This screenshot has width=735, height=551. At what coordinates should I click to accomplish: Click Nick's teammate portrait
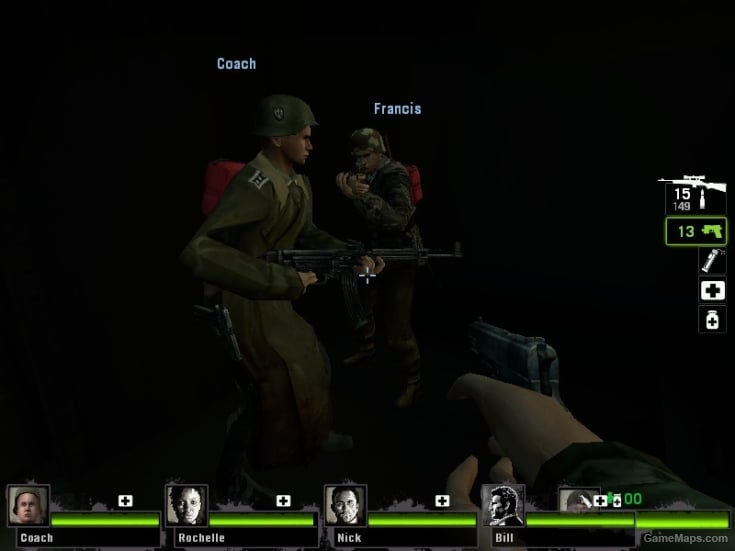tap(345, 506)
